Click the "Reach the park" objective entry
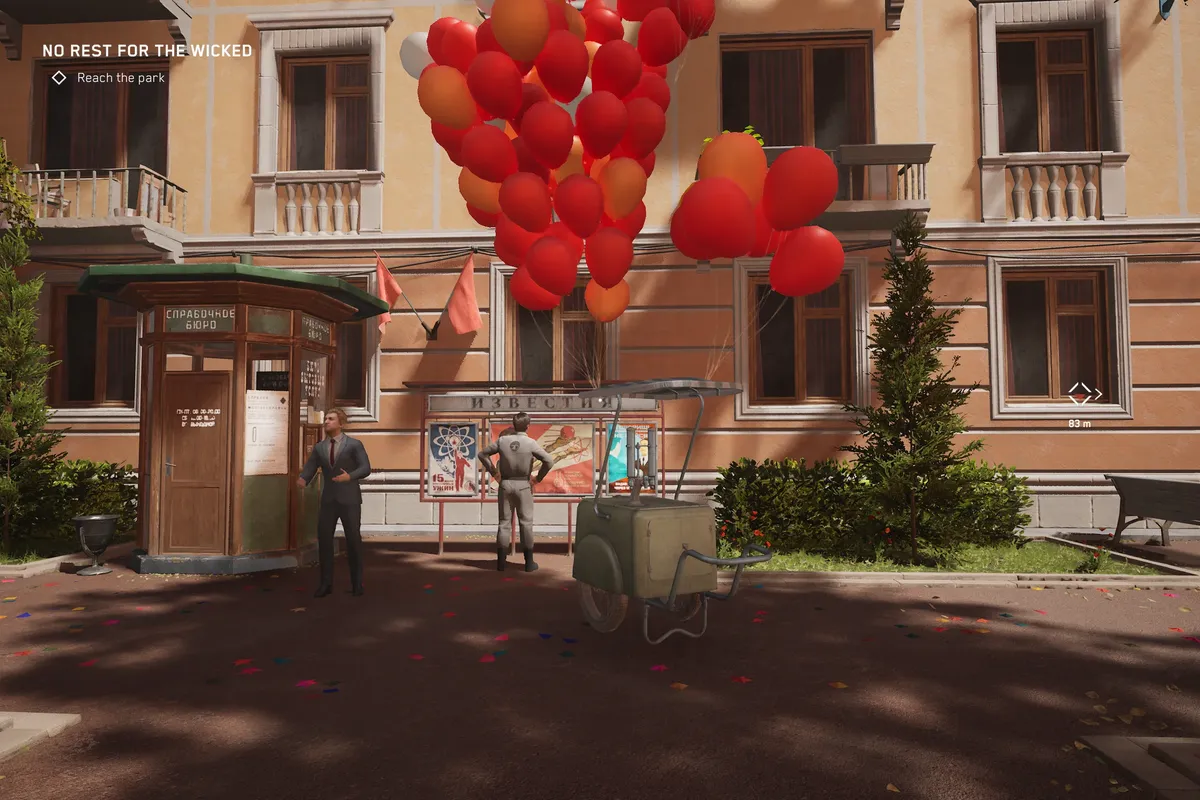1200x800 pixels. click(x=120, y=77)
